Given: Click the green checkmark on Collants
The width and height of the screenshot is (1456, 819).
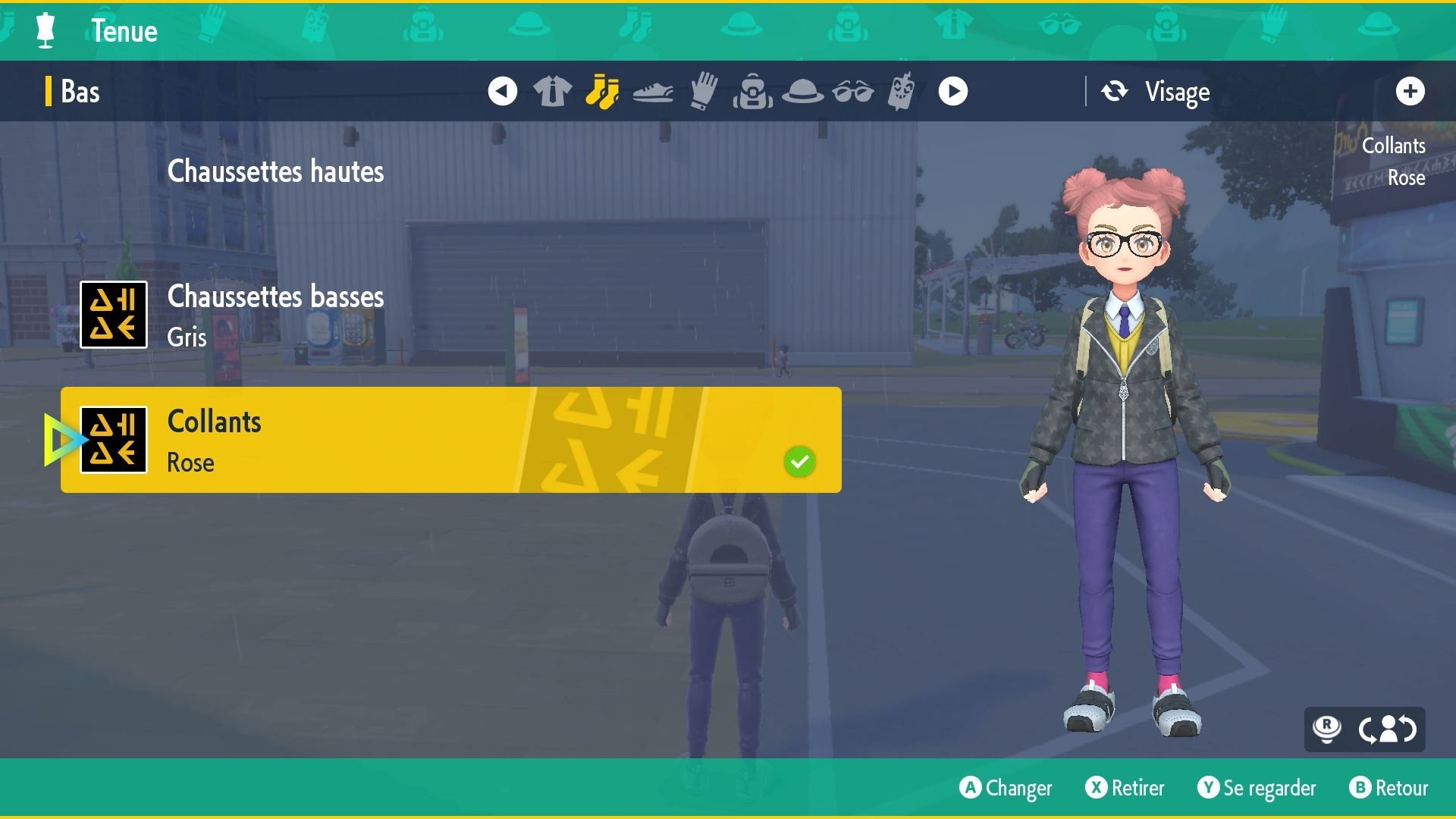Looking at the screenshot, I should (799, 460).
